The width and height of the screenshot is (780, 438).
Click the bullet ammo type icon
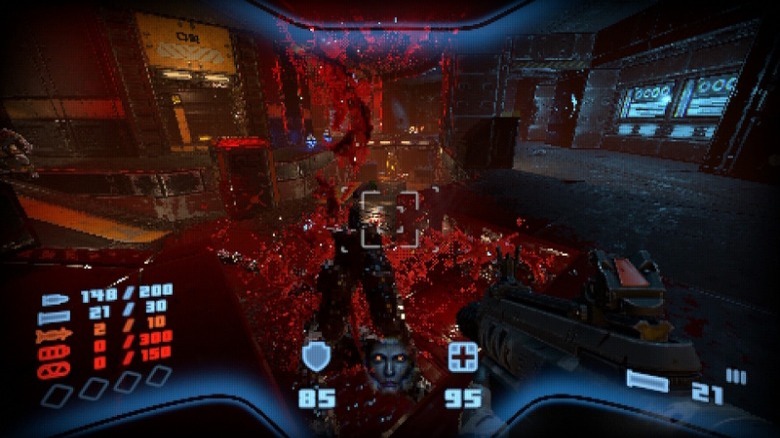coord(54,300)
